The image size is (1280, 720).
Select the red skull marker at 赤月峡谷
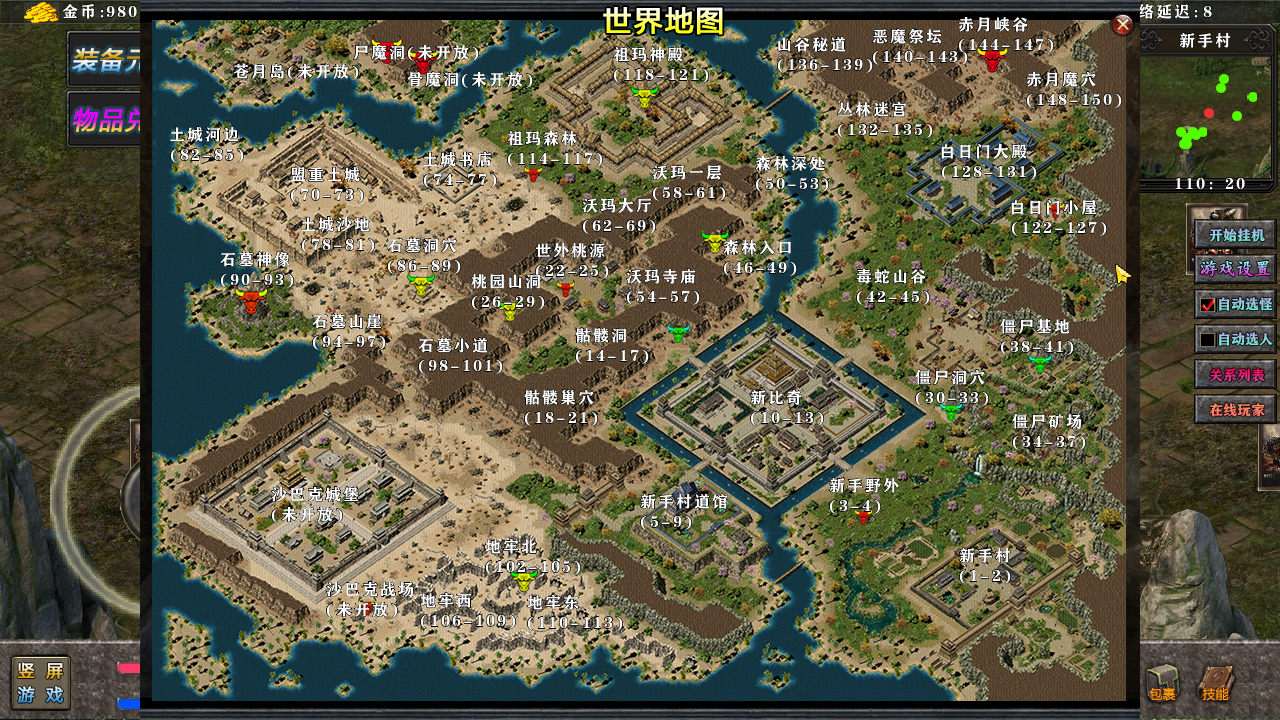991,57
